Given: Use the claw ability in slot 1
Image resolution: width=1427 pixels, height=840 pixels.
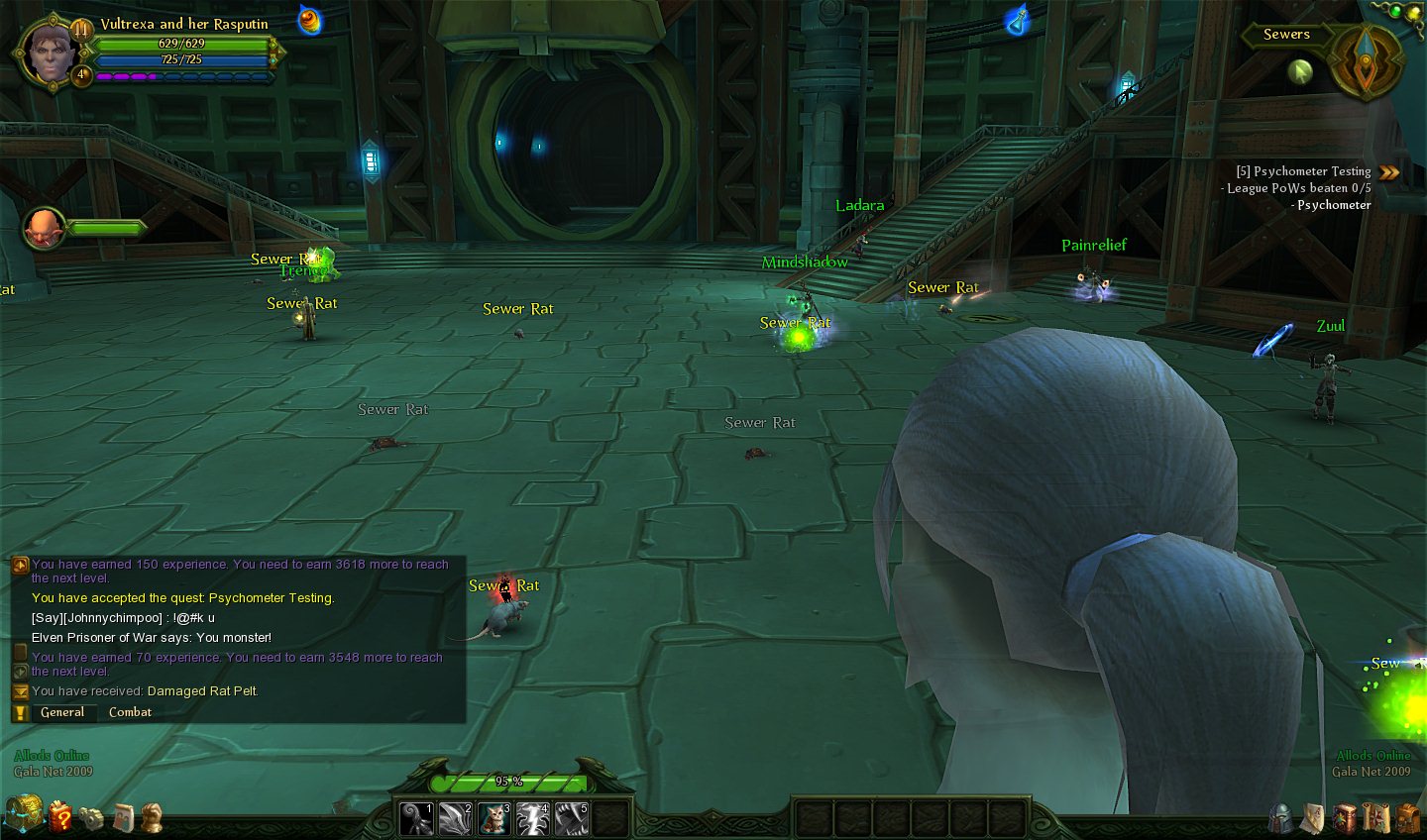Looking at the screenshot, I should [416, 819].
